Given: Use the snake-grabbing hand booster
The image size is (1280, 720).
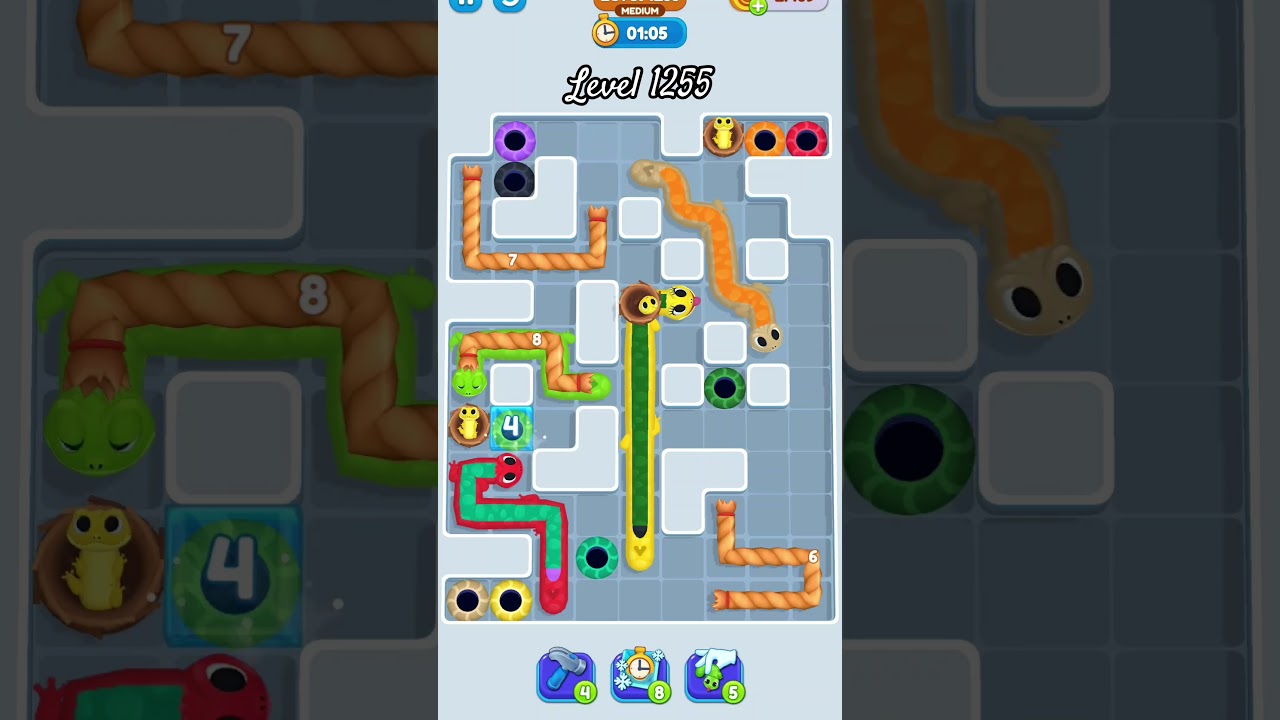Looking at the screenshot, I should [714, 675].
